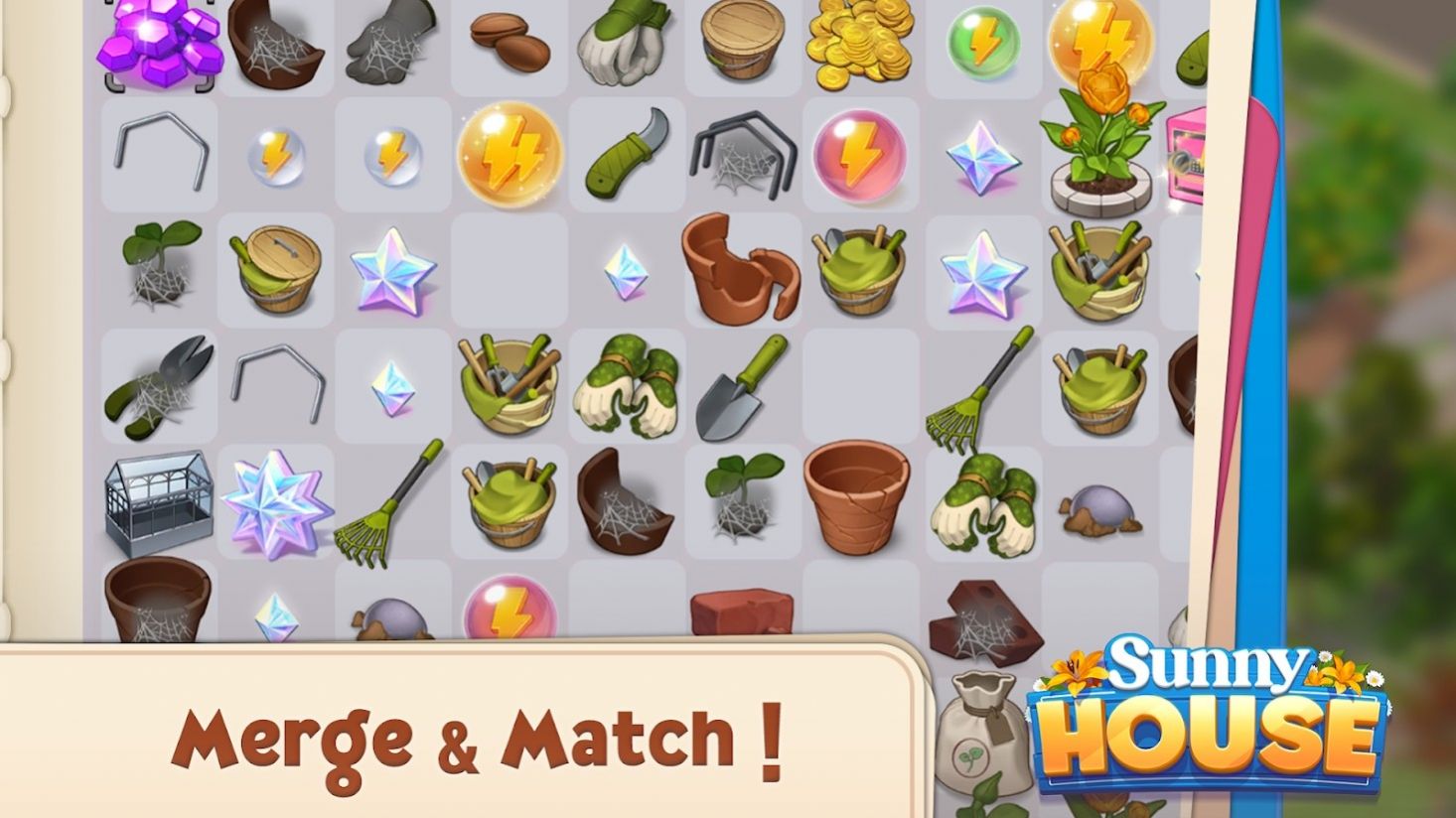This screenshot has width=1456, height=818.
Task: Click the broken terracotta pot
Action: [740, 270]
